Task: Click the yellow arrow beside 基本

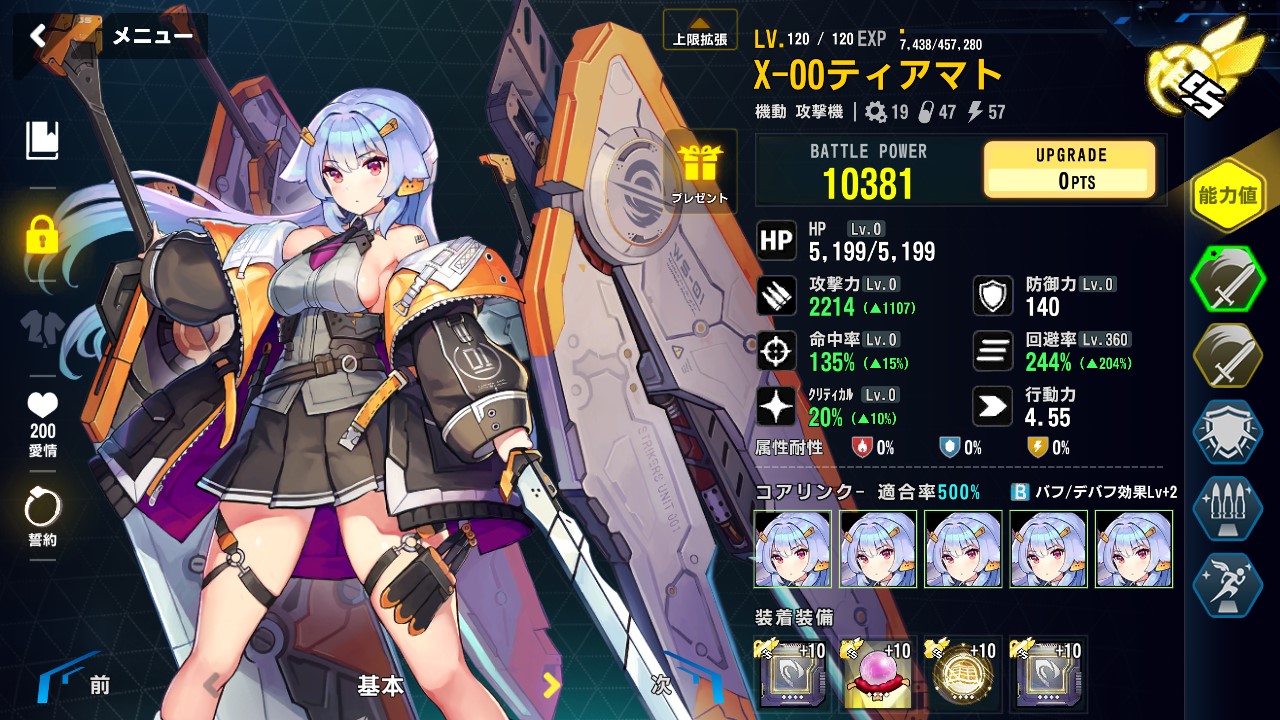Action: (x=551, y=685)
